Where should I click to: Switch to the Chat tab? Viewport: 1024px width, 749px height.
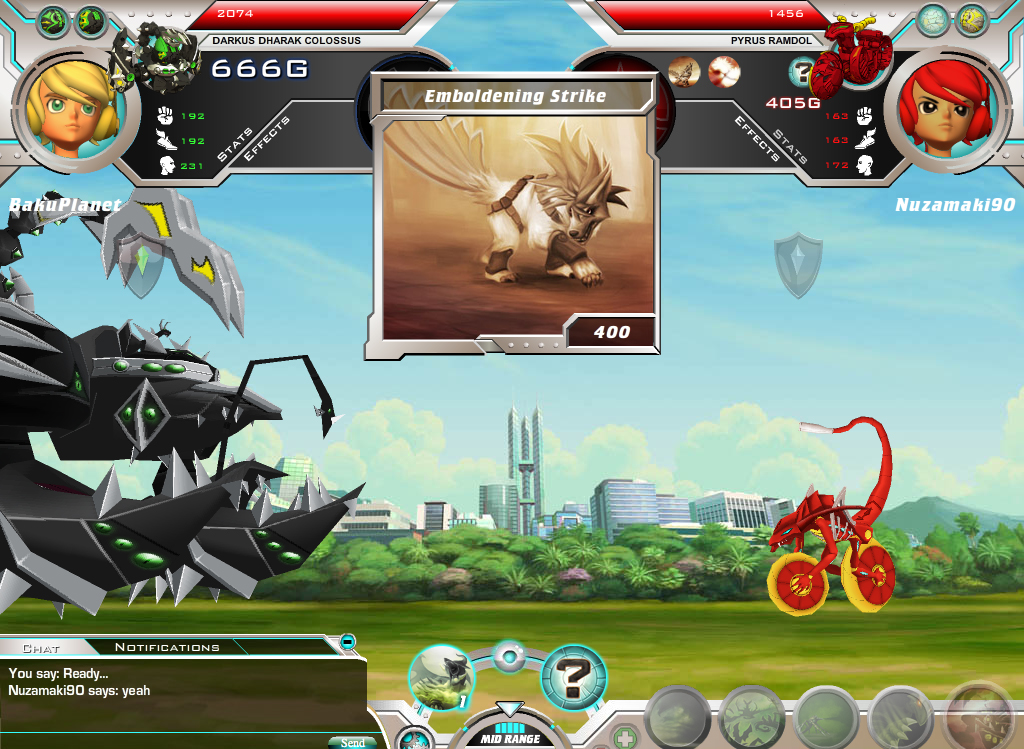[x=41, y=648]
